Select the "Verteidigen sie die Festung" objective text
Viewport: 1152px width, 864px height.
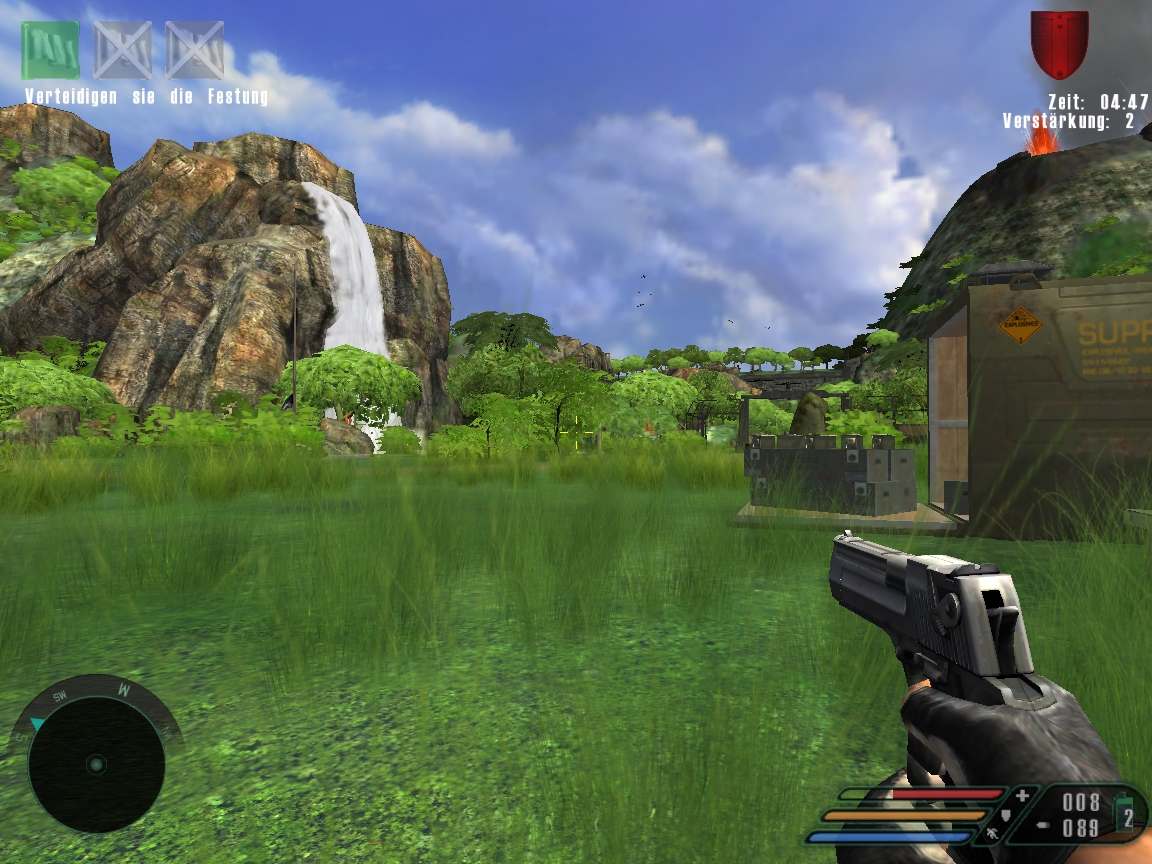click(146, 97)
